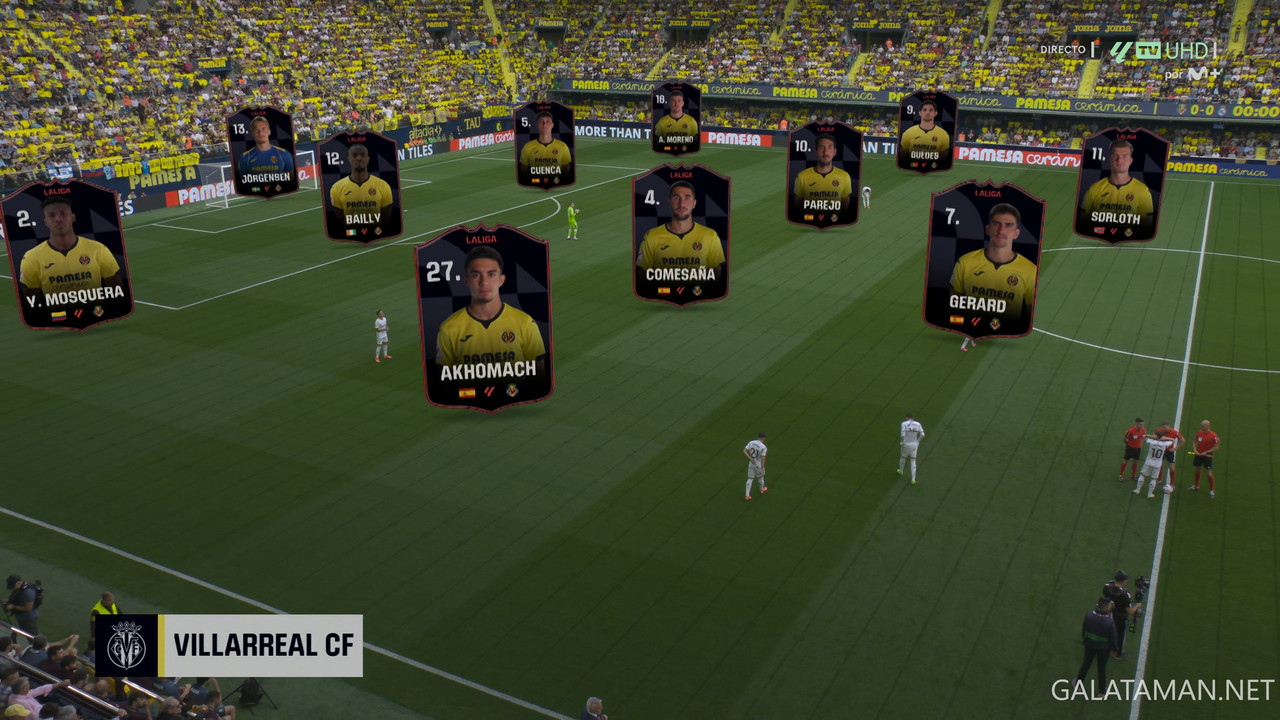
Task: Select the A. Moreno card
Action: (676, 119)
